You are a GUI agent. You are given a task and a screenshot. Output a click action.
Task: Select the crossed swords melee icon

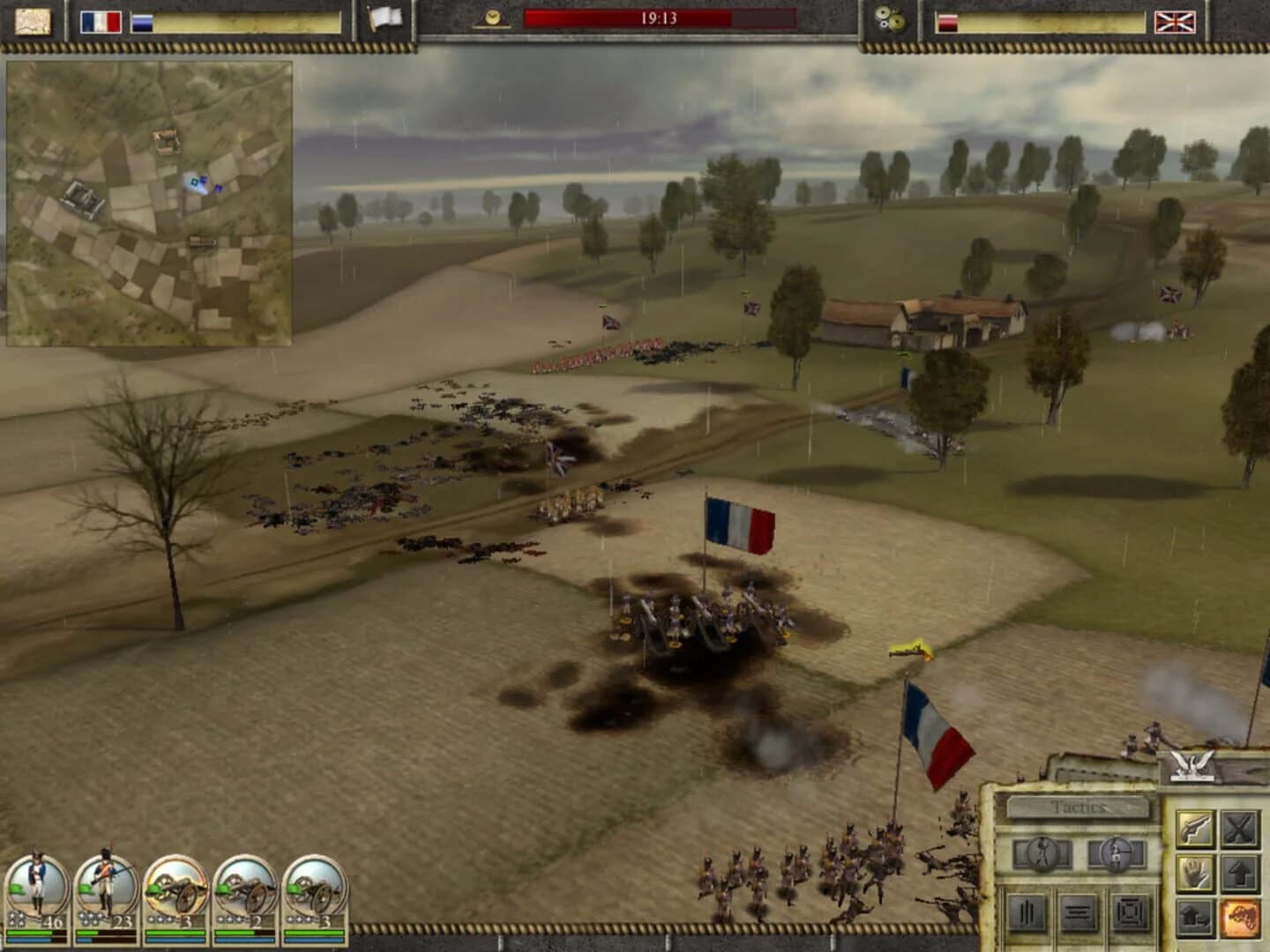tap(1239, 829)
